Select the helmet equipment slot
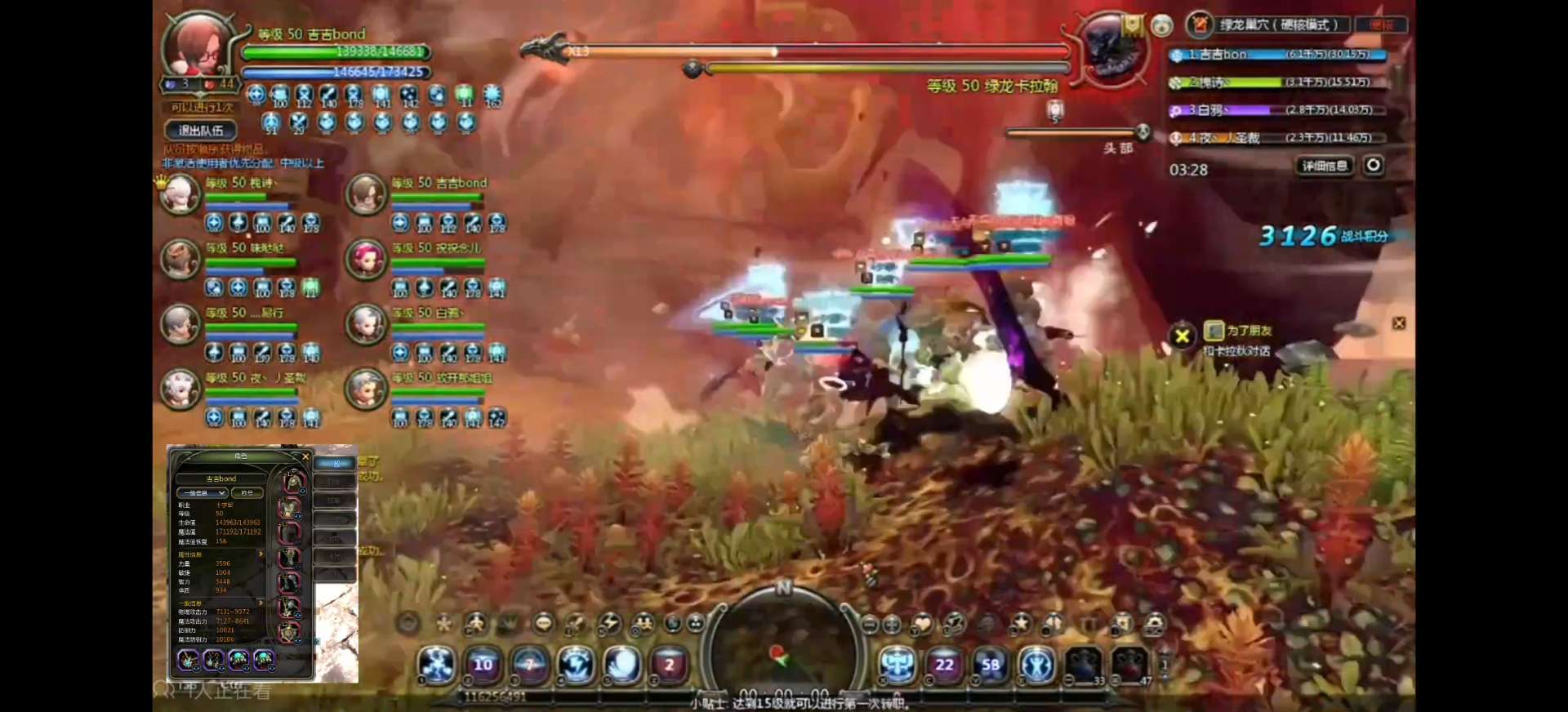The height and width of the screenshot is (712, 1568). pos(292,482)
